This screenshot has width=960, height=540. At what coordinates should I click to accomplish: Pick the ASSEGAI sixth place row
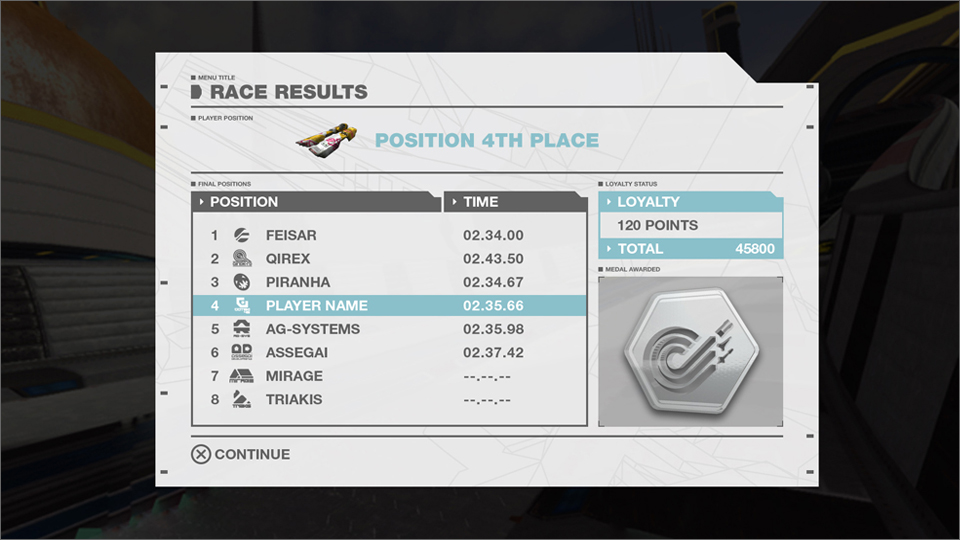tap(389, 353)
